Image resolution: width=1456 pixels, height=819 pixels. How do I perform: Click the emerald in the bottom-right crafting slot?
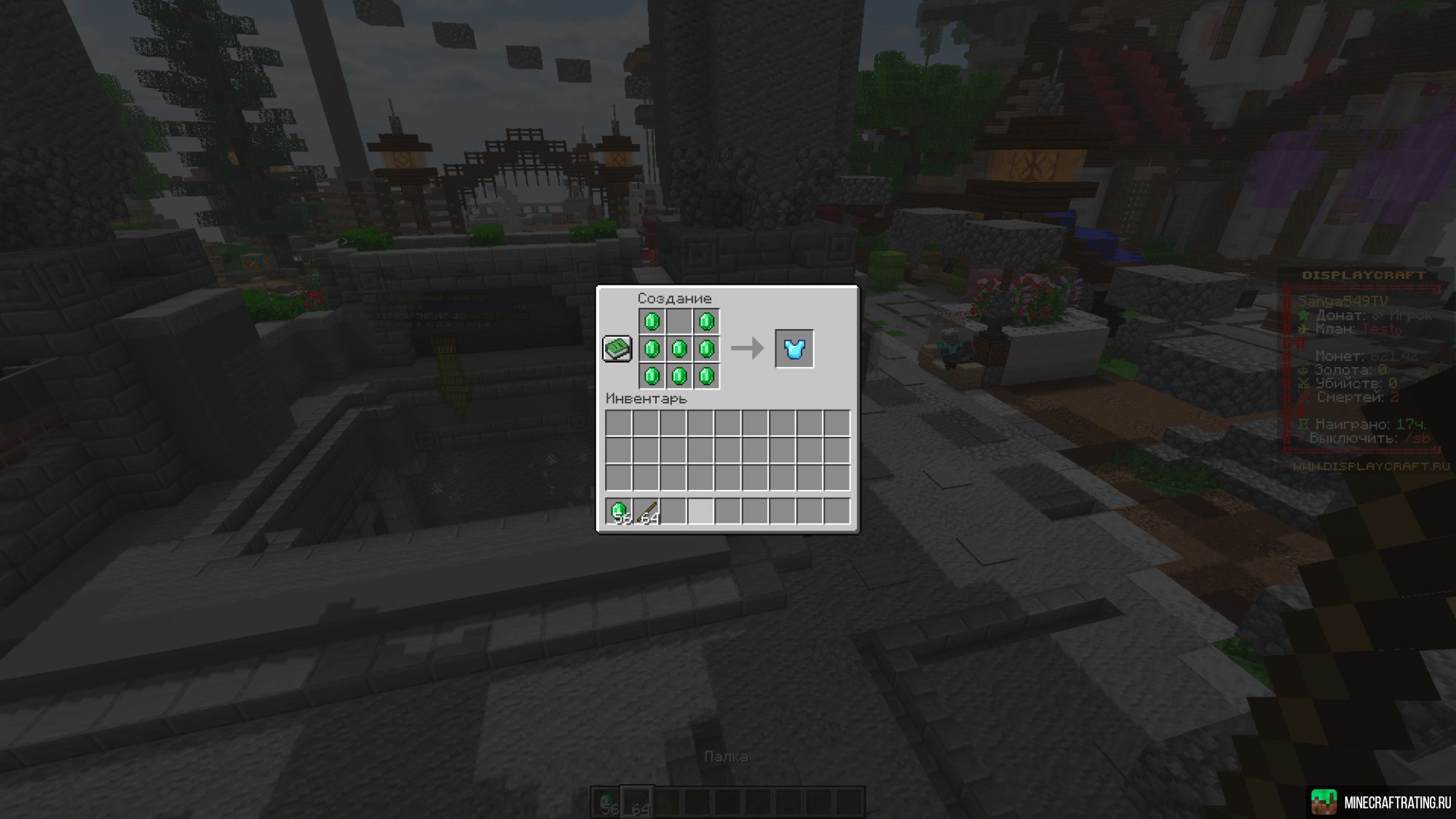(x=707, y=376)
